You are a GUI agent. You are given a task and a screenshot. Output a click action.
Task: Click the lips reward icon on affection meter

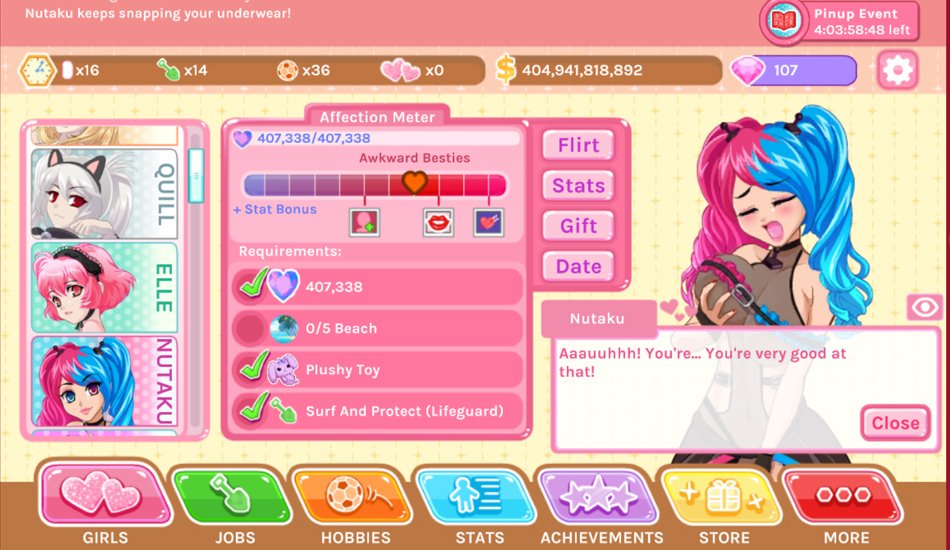coord(438,222)
